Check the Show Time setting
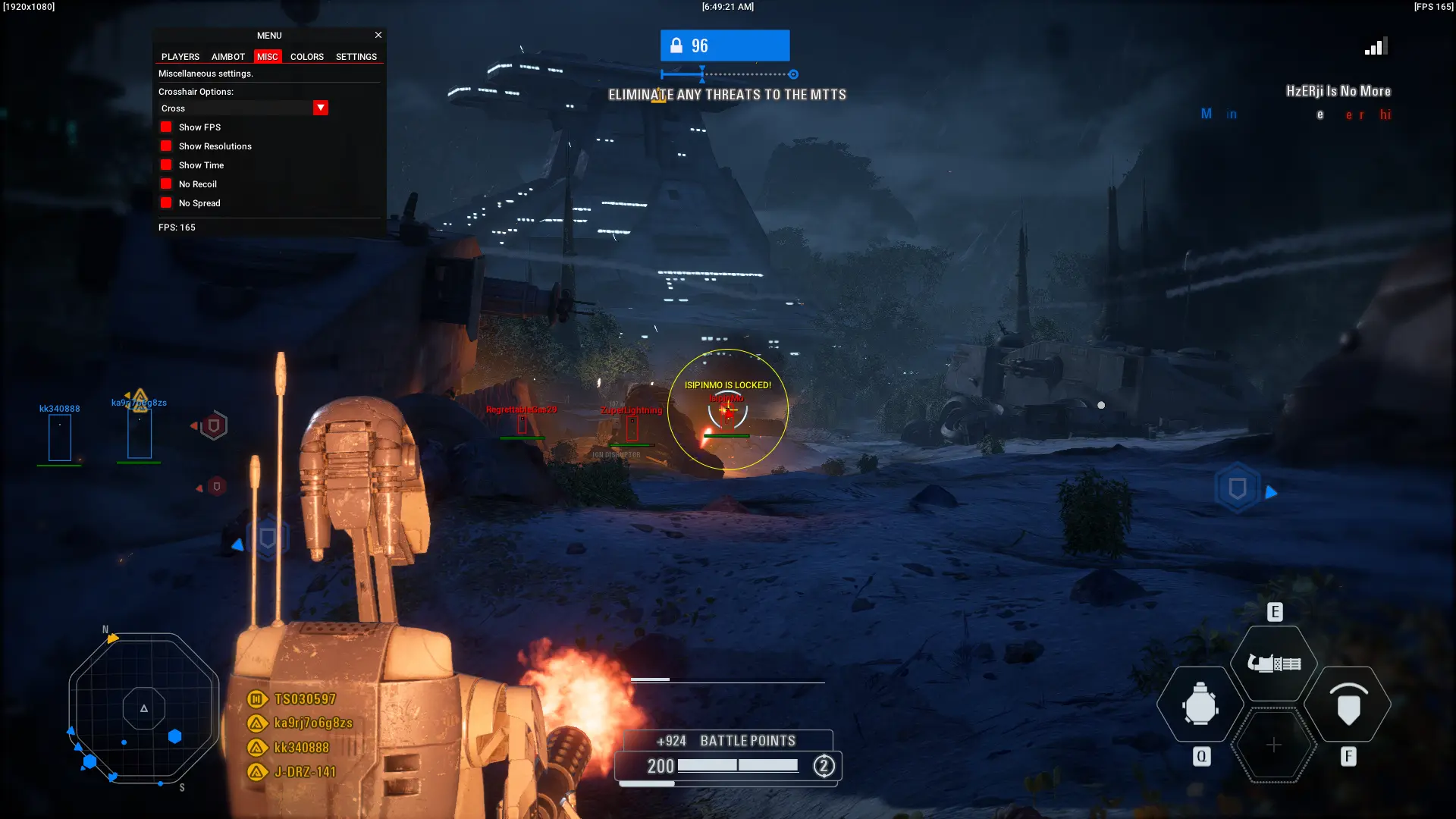1456x819 pixels. click(166, 165)
